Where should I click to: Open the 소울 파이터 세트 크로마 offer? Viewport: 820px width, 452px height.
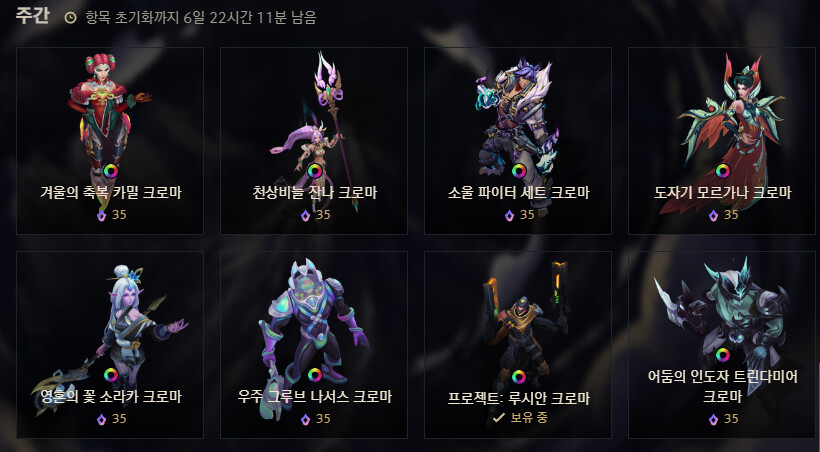[518, 140]
